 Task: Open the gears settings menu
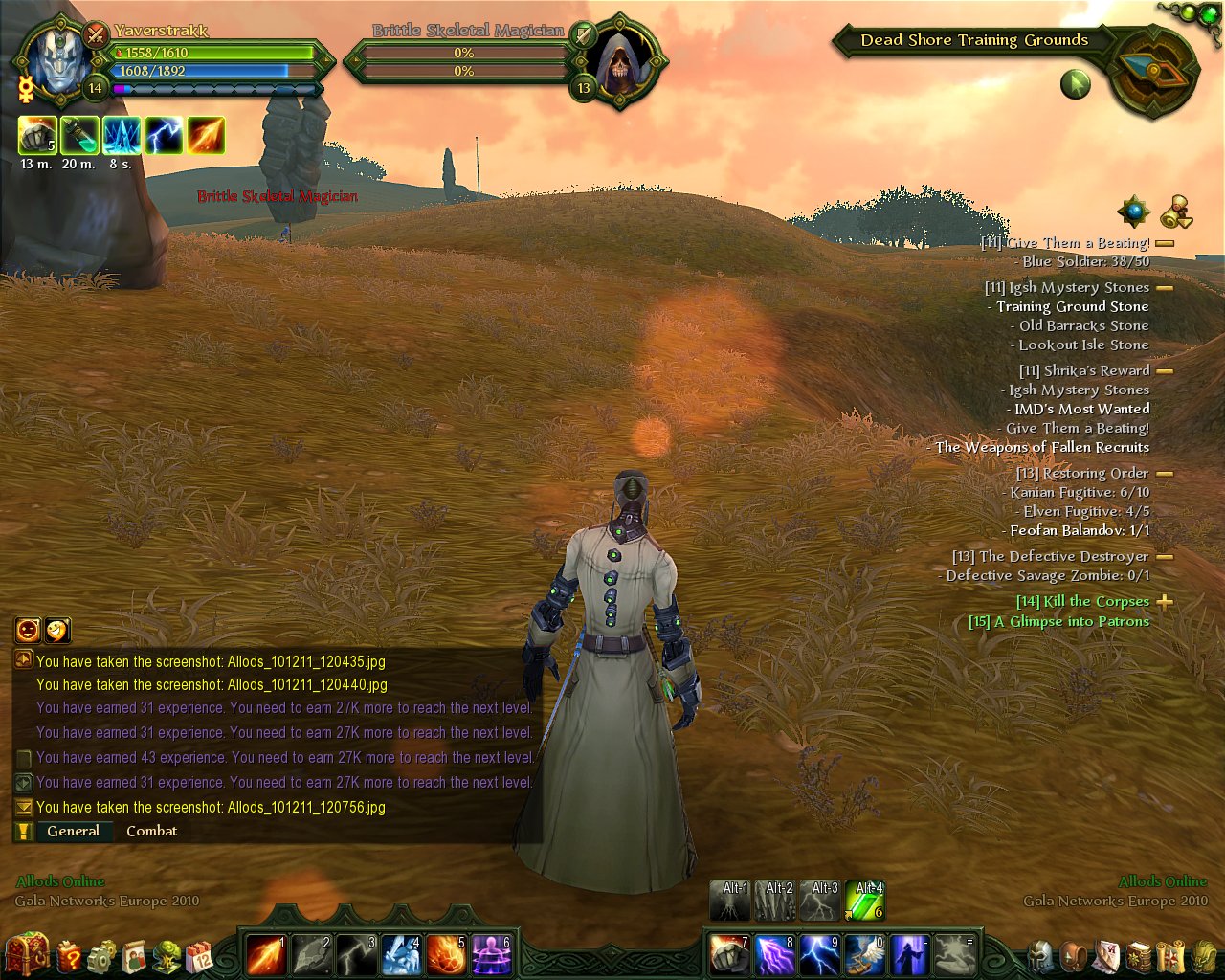[x=101, y=955]
